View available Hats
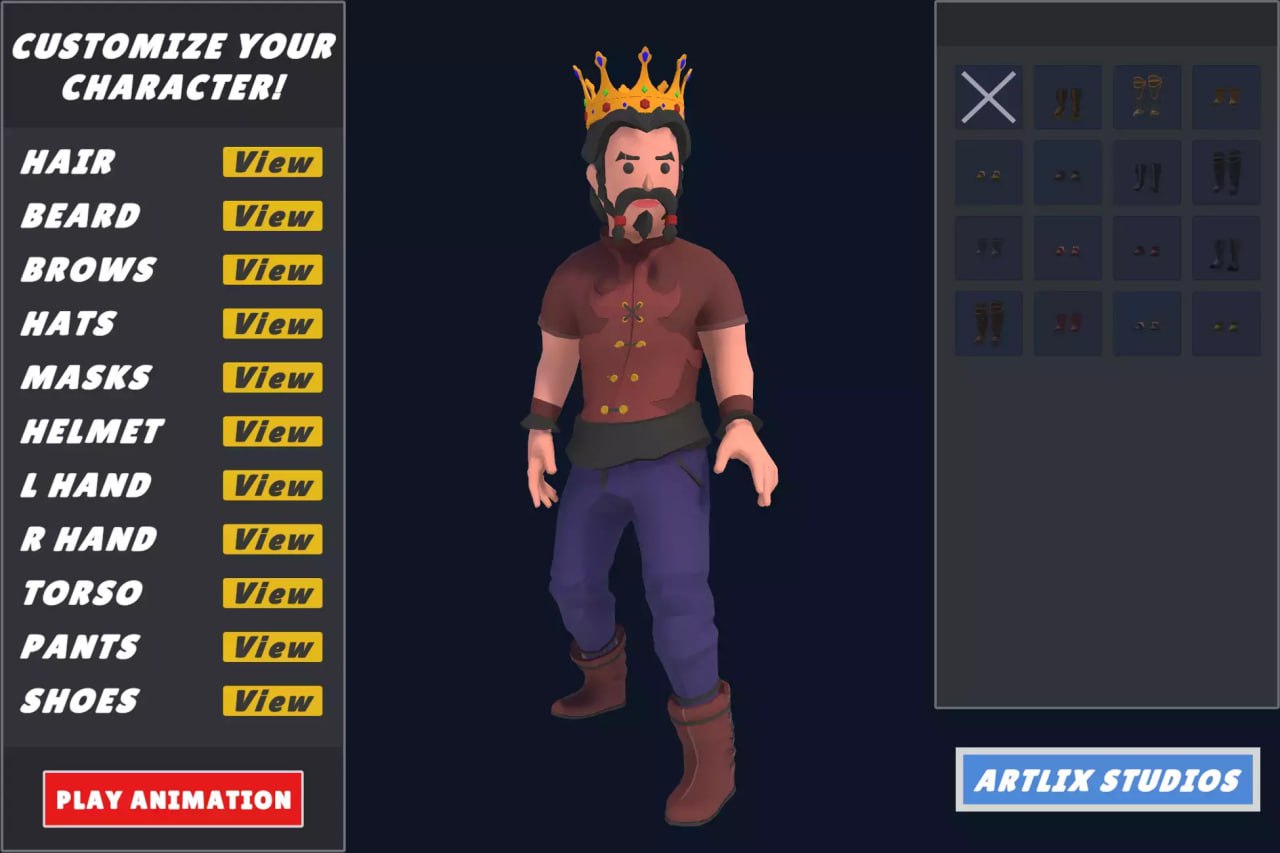 (x=271, y=324)
